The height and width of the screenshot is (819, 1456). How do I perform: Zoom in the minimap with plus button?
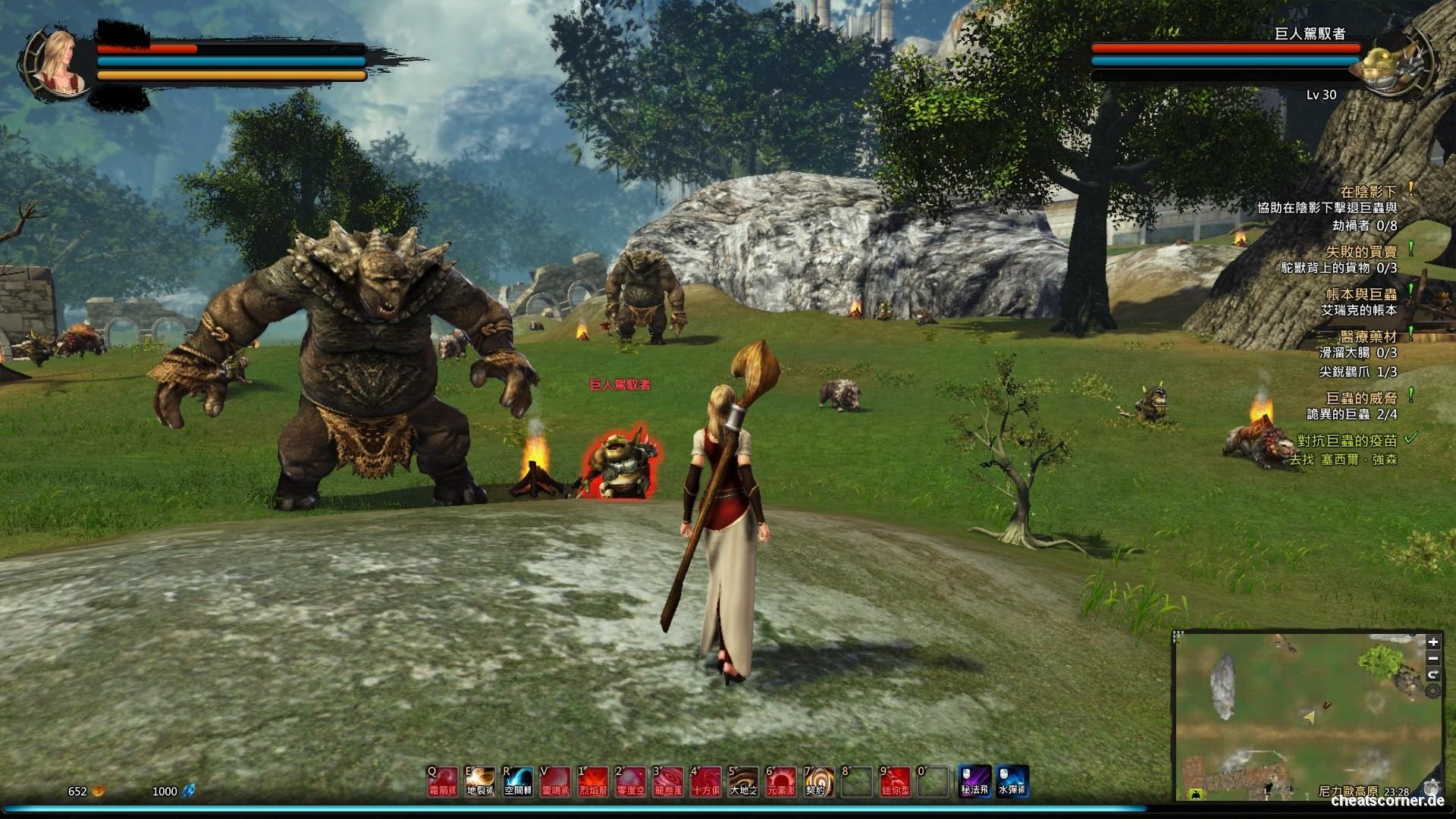coord(1432,642)
